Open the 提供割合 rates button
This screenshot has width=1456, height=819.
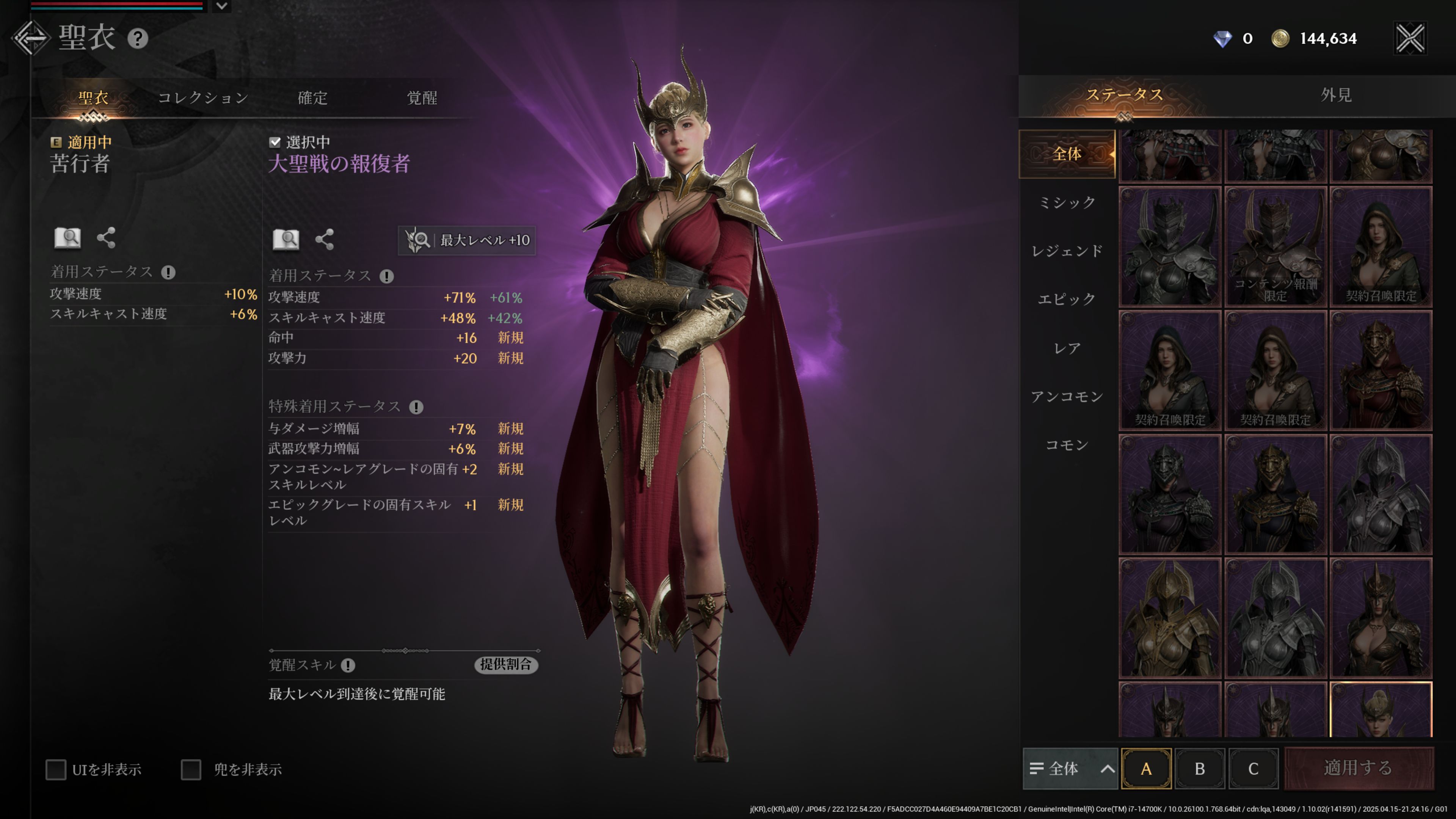506,665
